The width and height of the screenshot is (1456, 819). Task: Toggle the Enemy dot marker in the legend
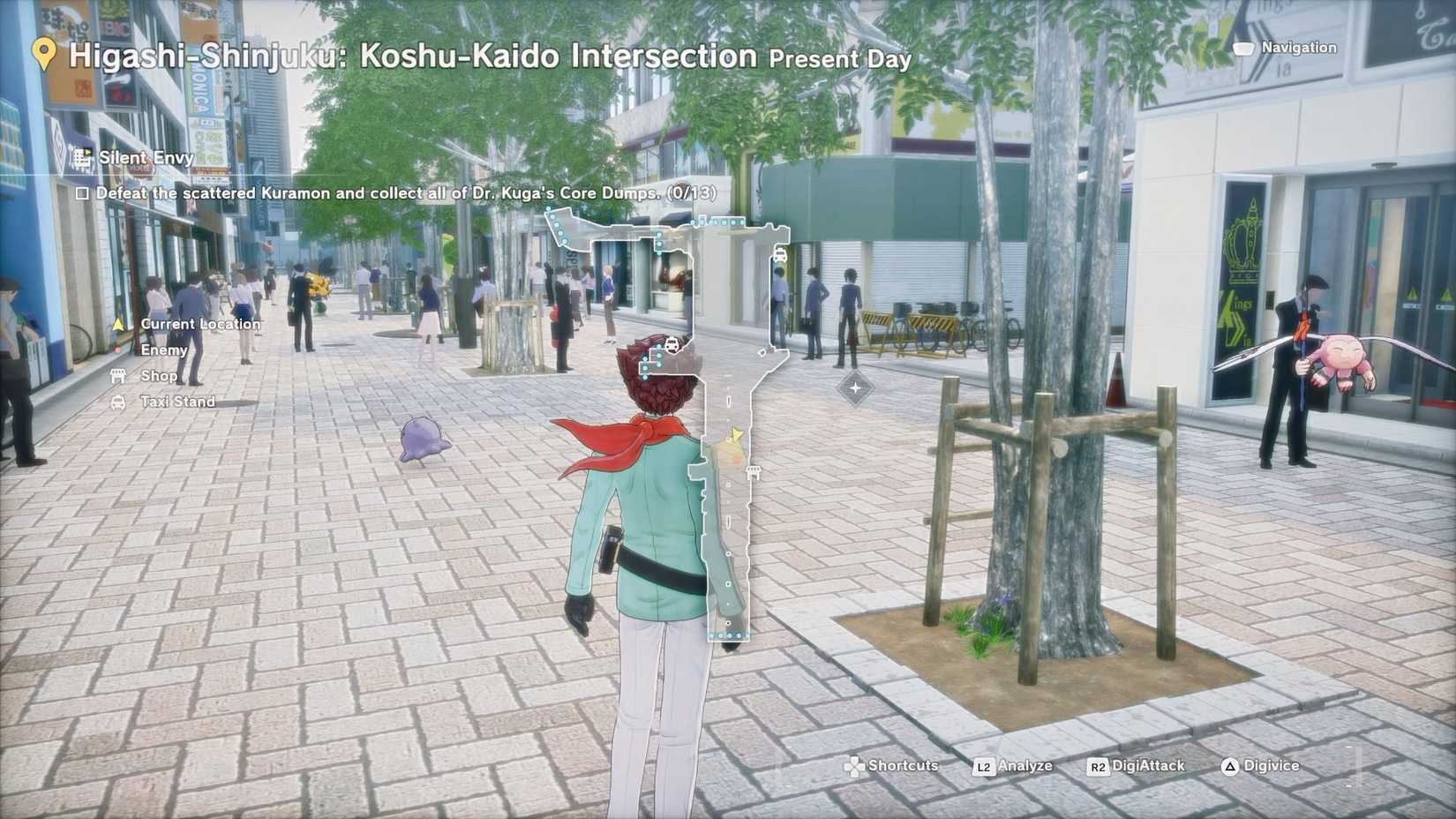point(119,349)
